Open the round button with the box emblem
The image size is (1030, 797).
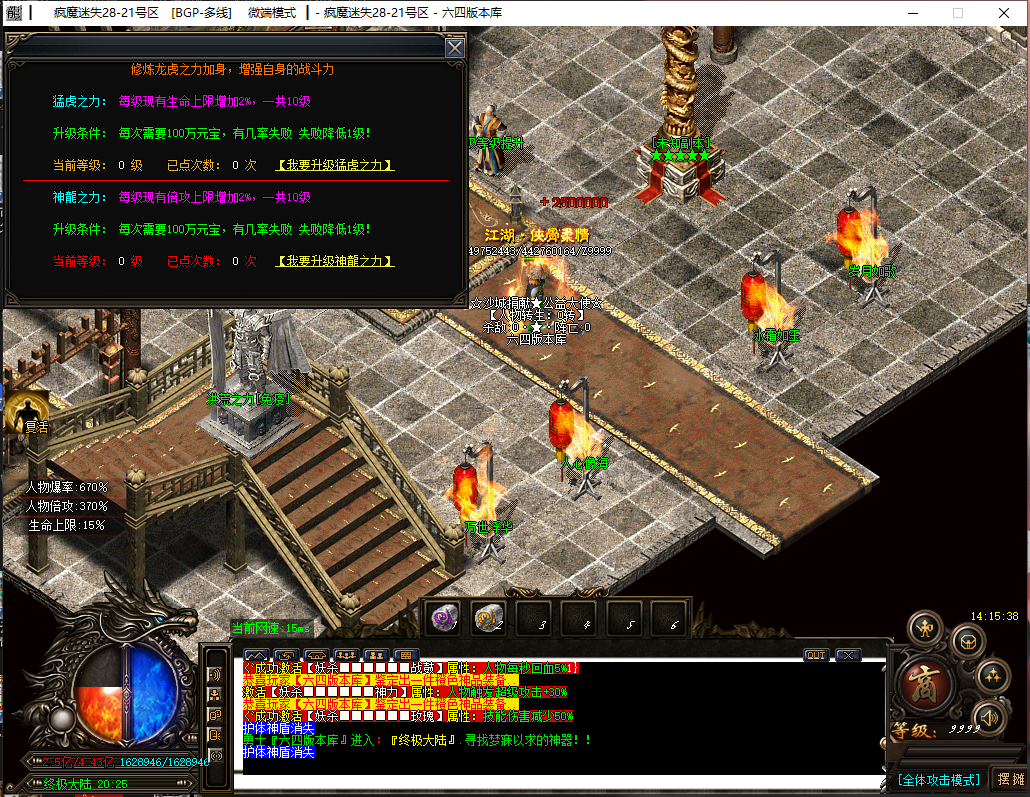966,640
